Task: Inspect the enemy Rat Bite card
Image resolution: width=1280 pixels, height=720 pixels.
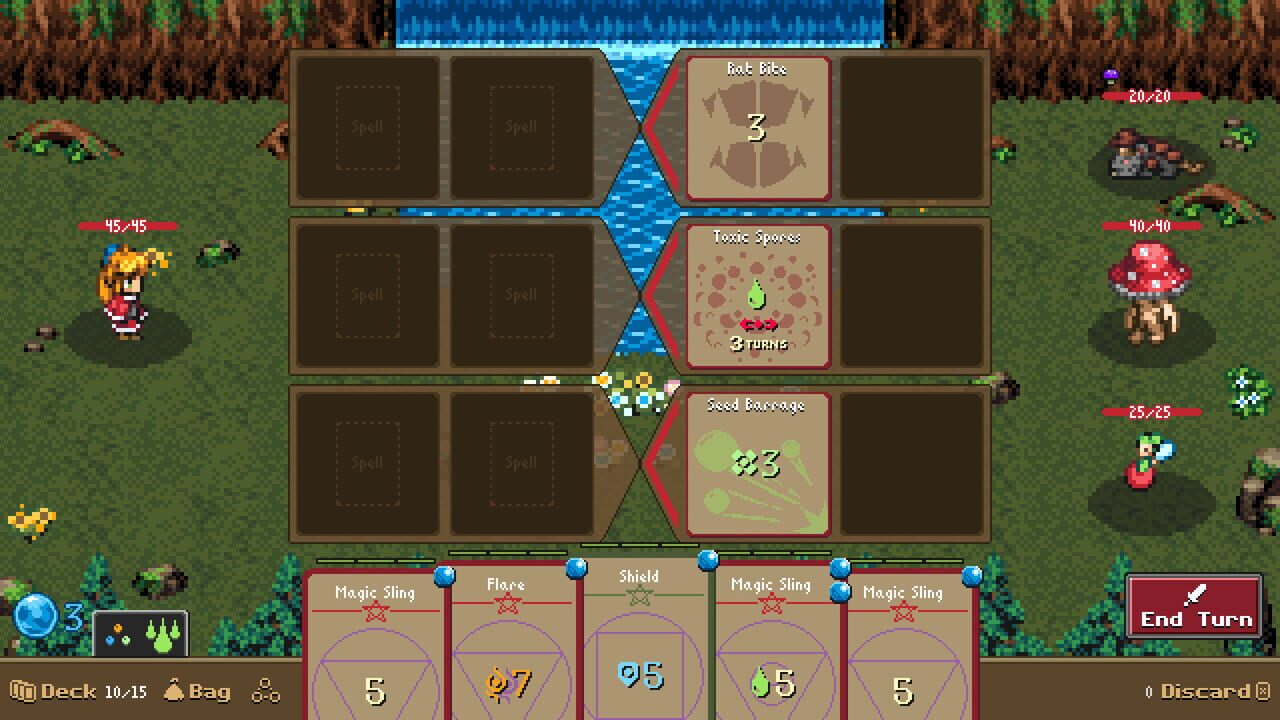Action: [757, 128]
